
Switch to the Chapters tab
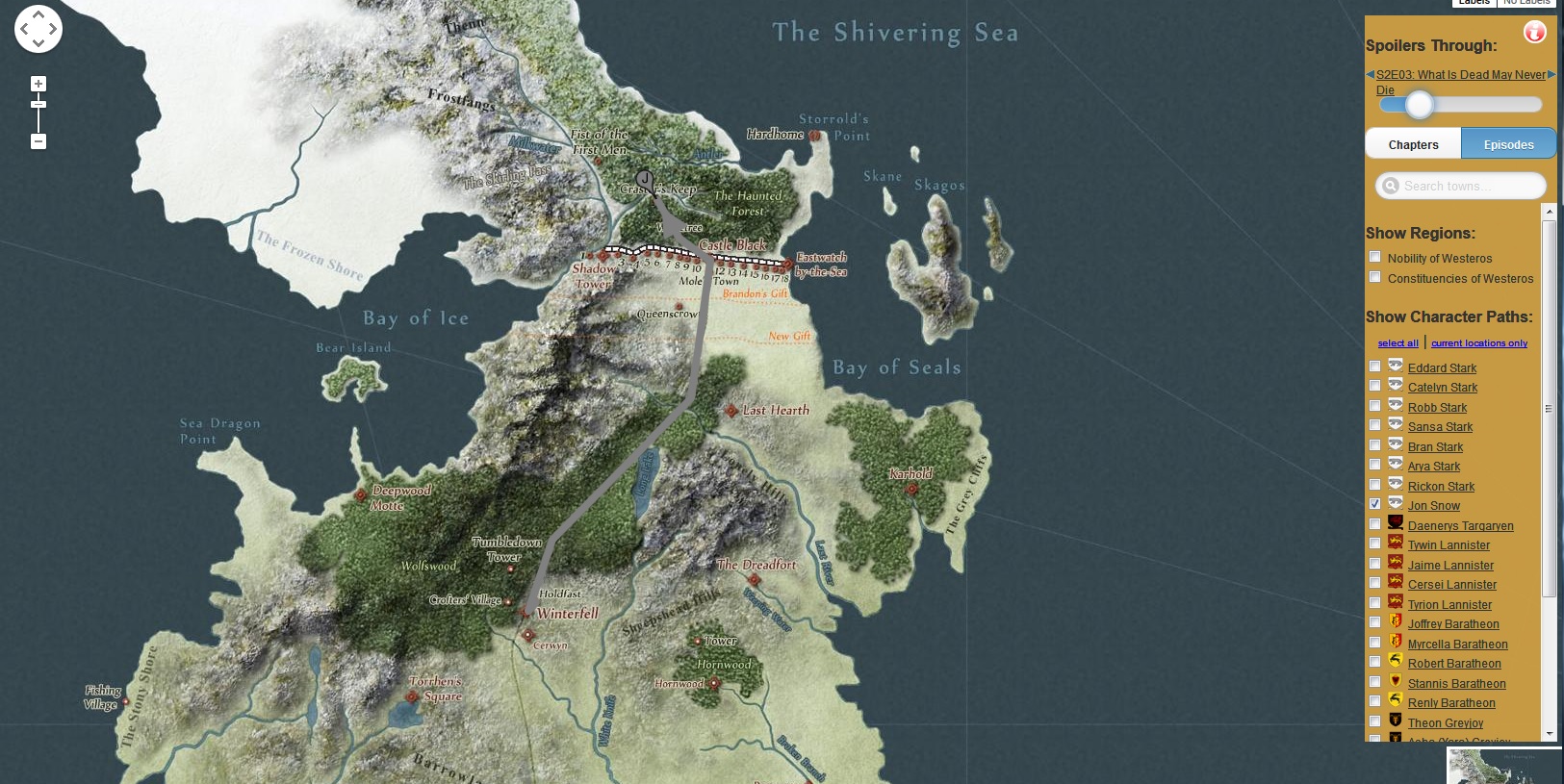click(1412, 143)
